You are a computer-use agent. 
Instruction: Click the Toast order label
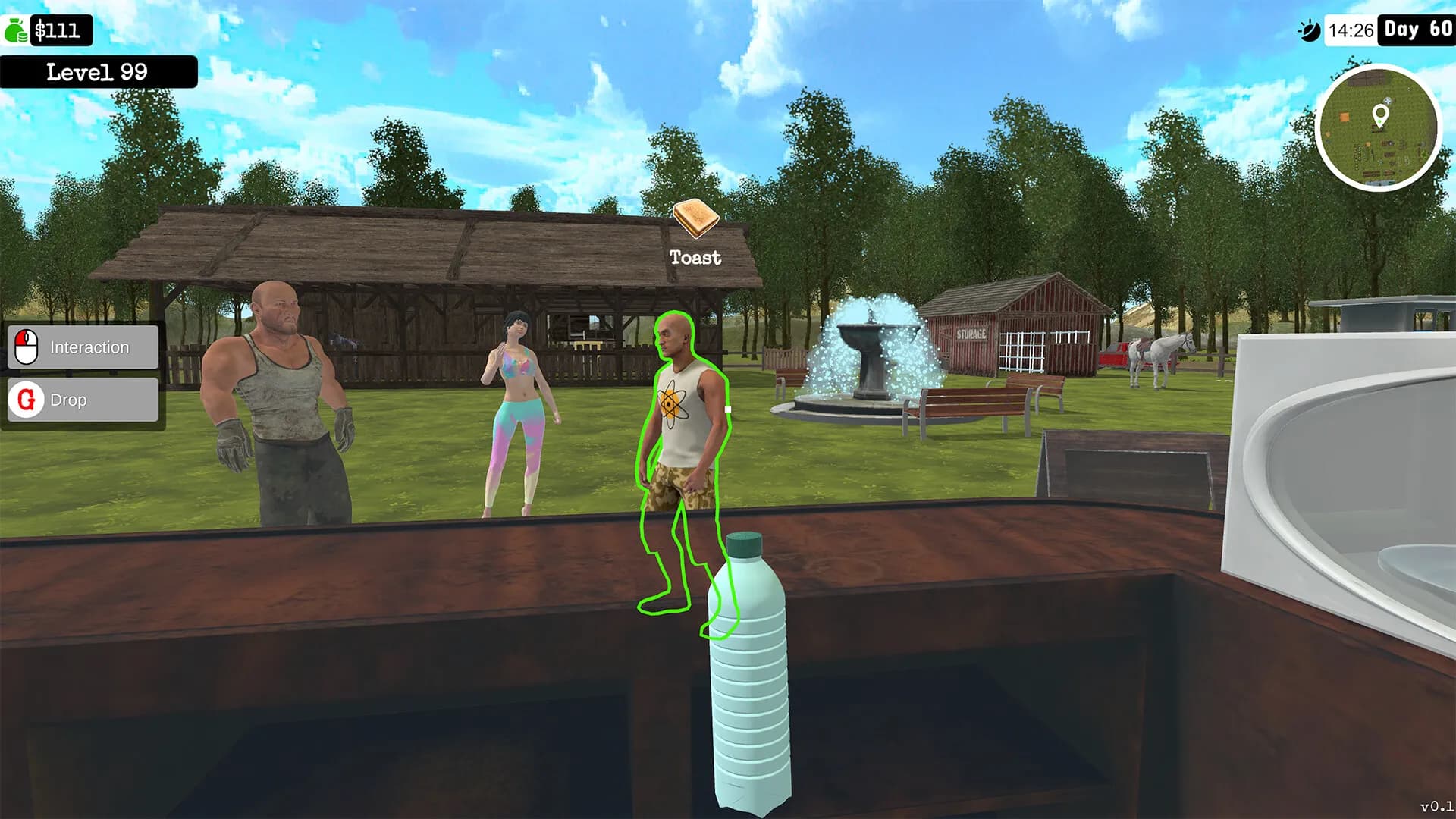coord(693,258)
